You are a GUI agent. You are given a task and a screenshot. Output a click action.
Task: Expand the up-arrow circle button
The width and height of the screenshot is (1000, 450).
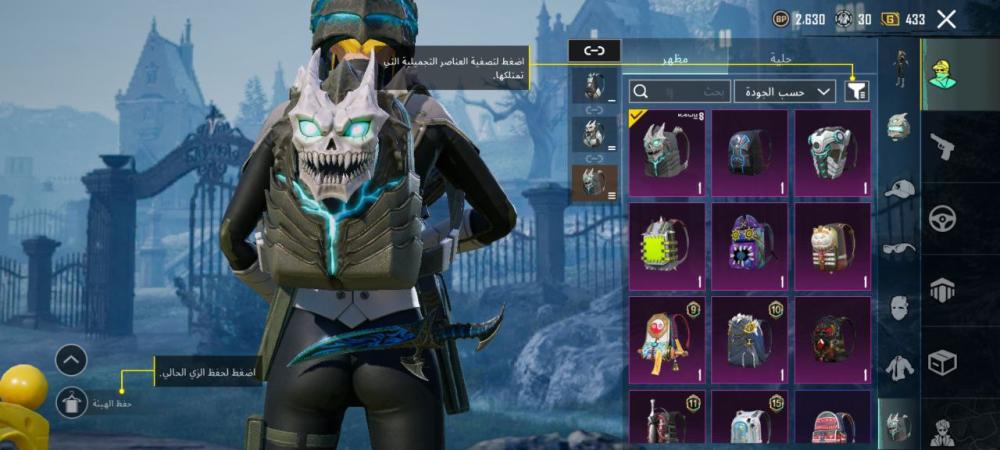[71, 360]
